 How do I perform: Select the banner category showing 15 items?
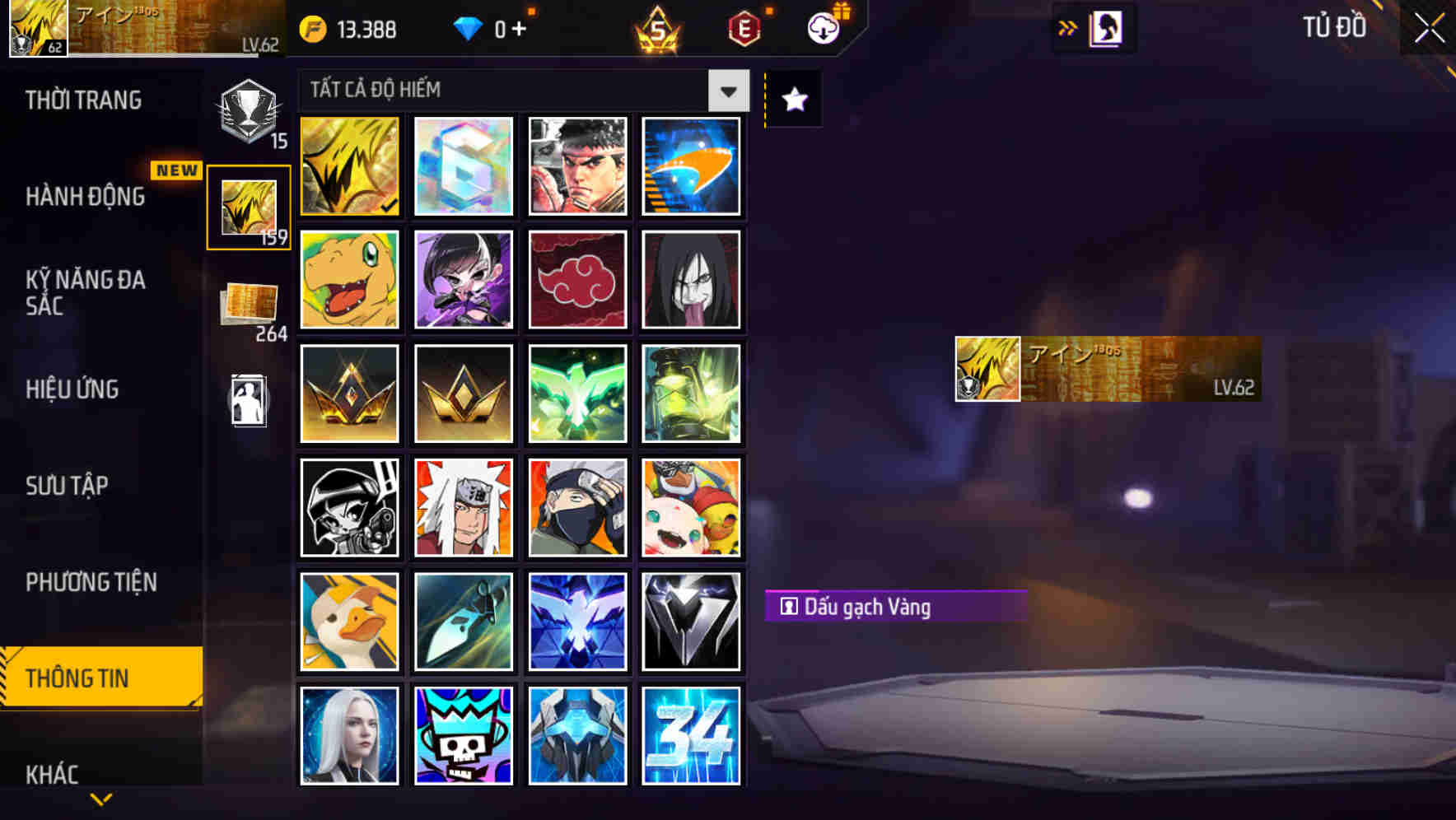pyautogui.click(x=248, y=108)
